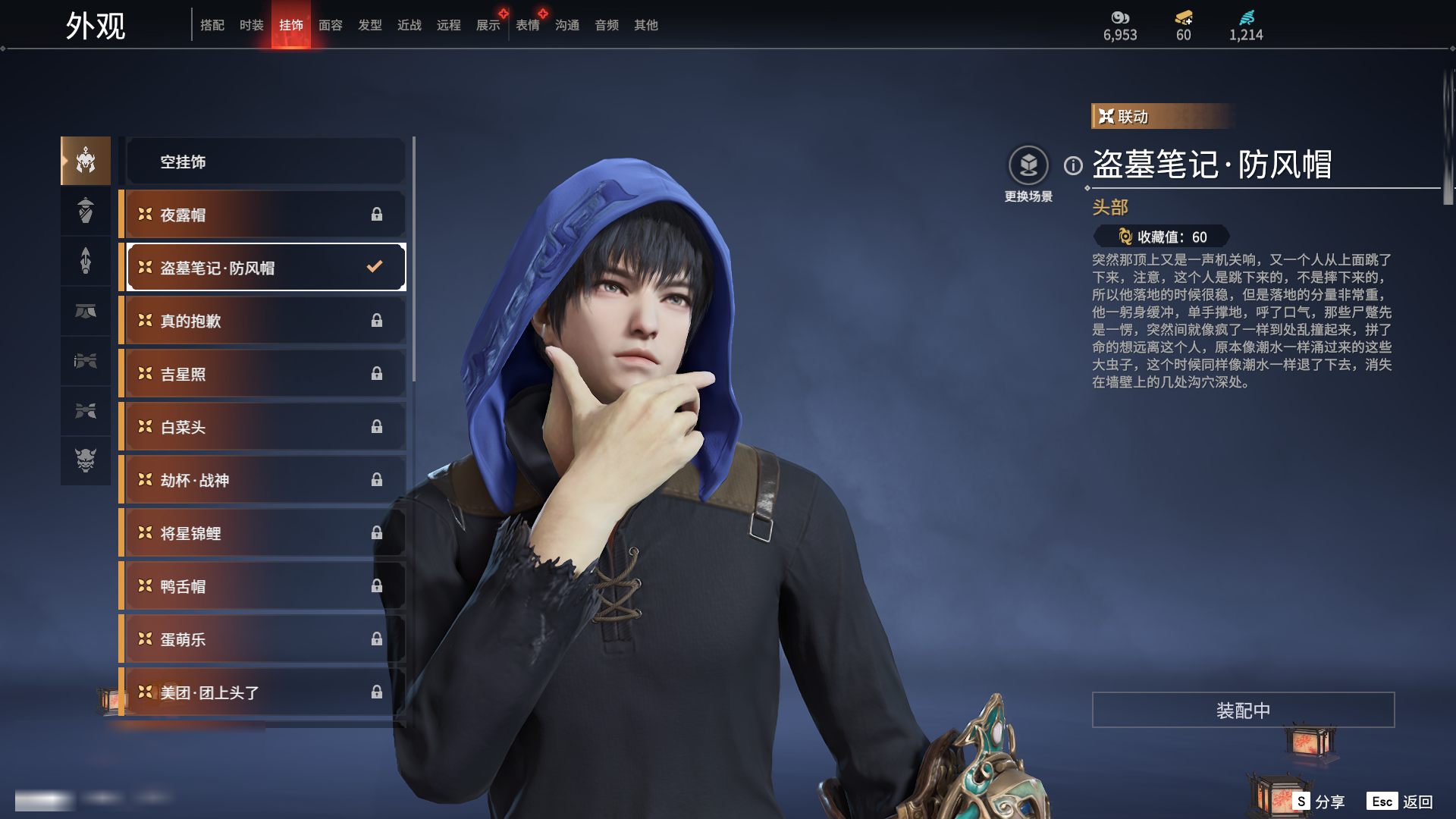Select the 劫杯·战神 accessory

point(265,480)
